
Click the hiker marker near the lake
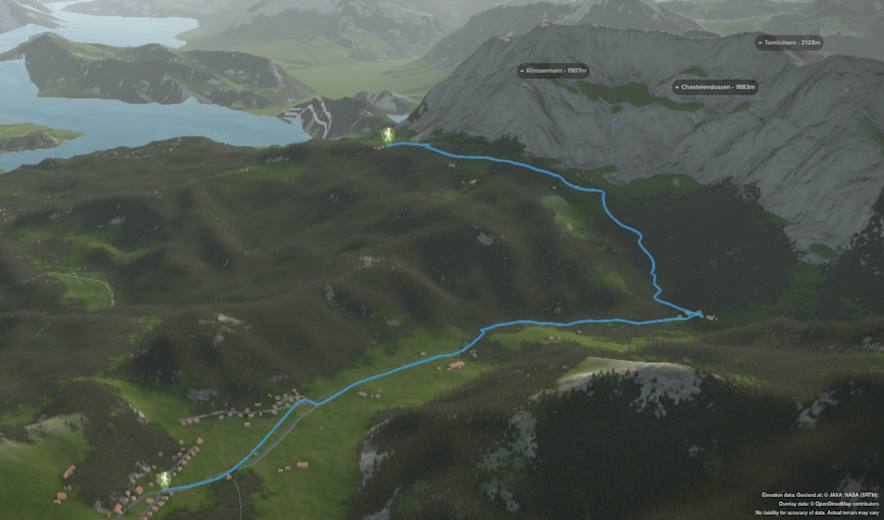388,135
